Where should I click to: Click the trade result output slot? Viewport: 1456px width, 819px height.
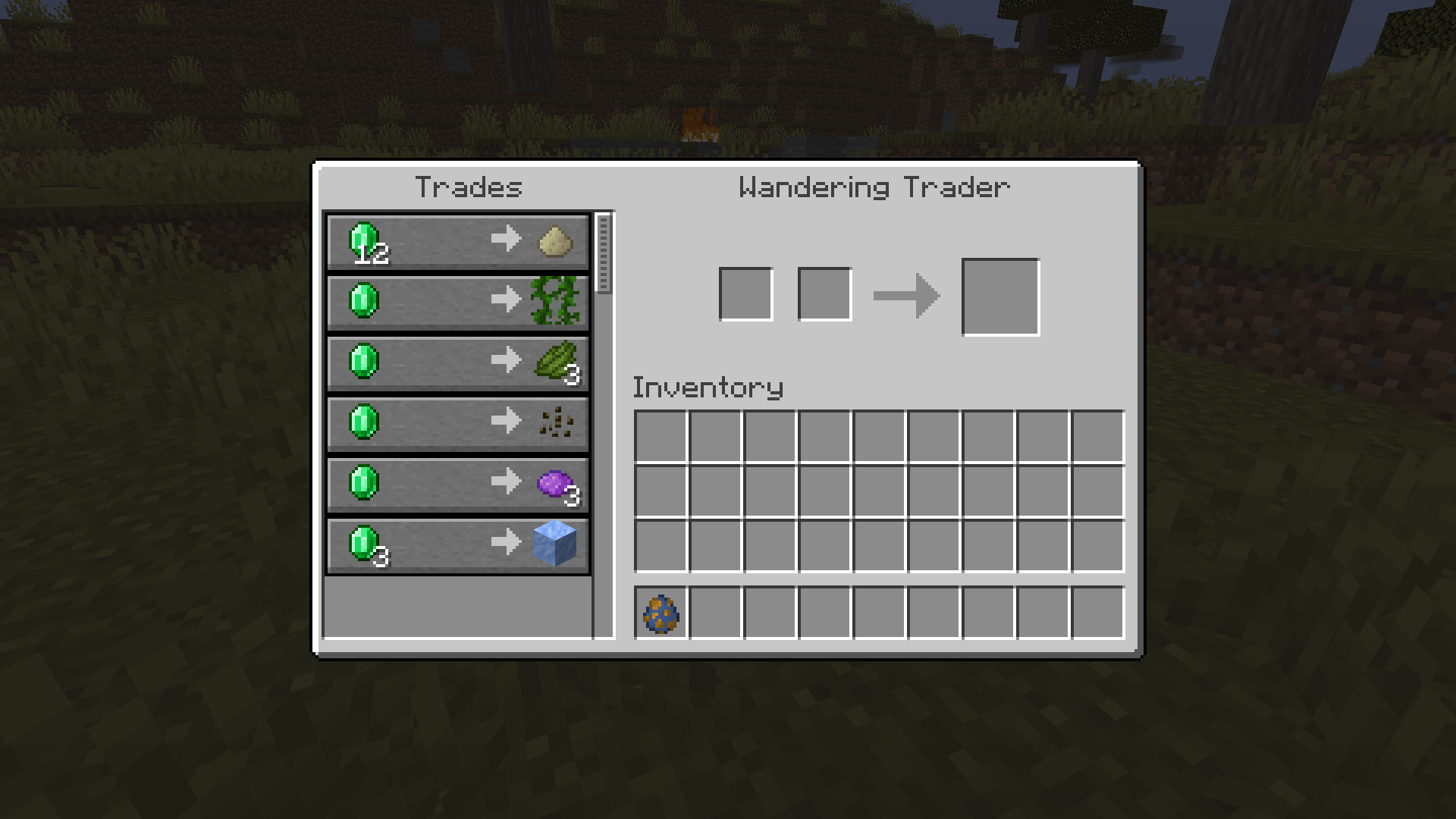(1000, 295)
